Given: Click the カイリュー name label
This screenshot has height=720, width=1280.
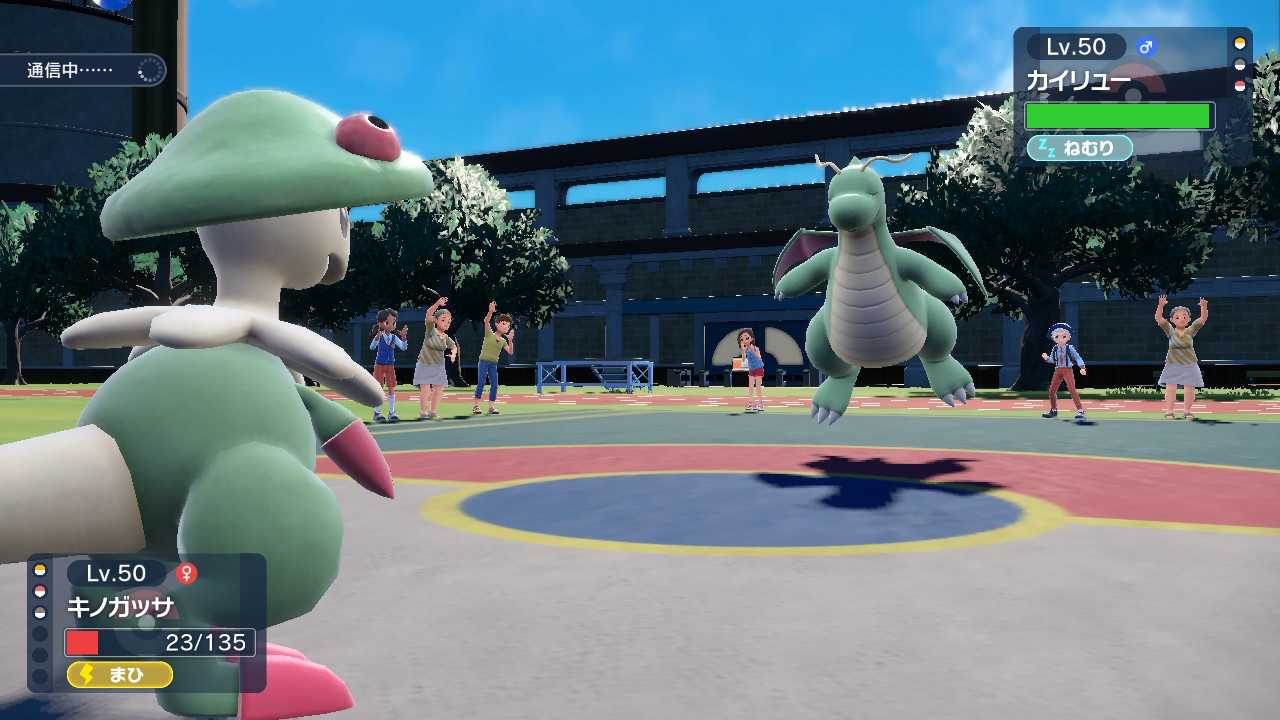Looking at the screenshot, I should (1079, 78).
